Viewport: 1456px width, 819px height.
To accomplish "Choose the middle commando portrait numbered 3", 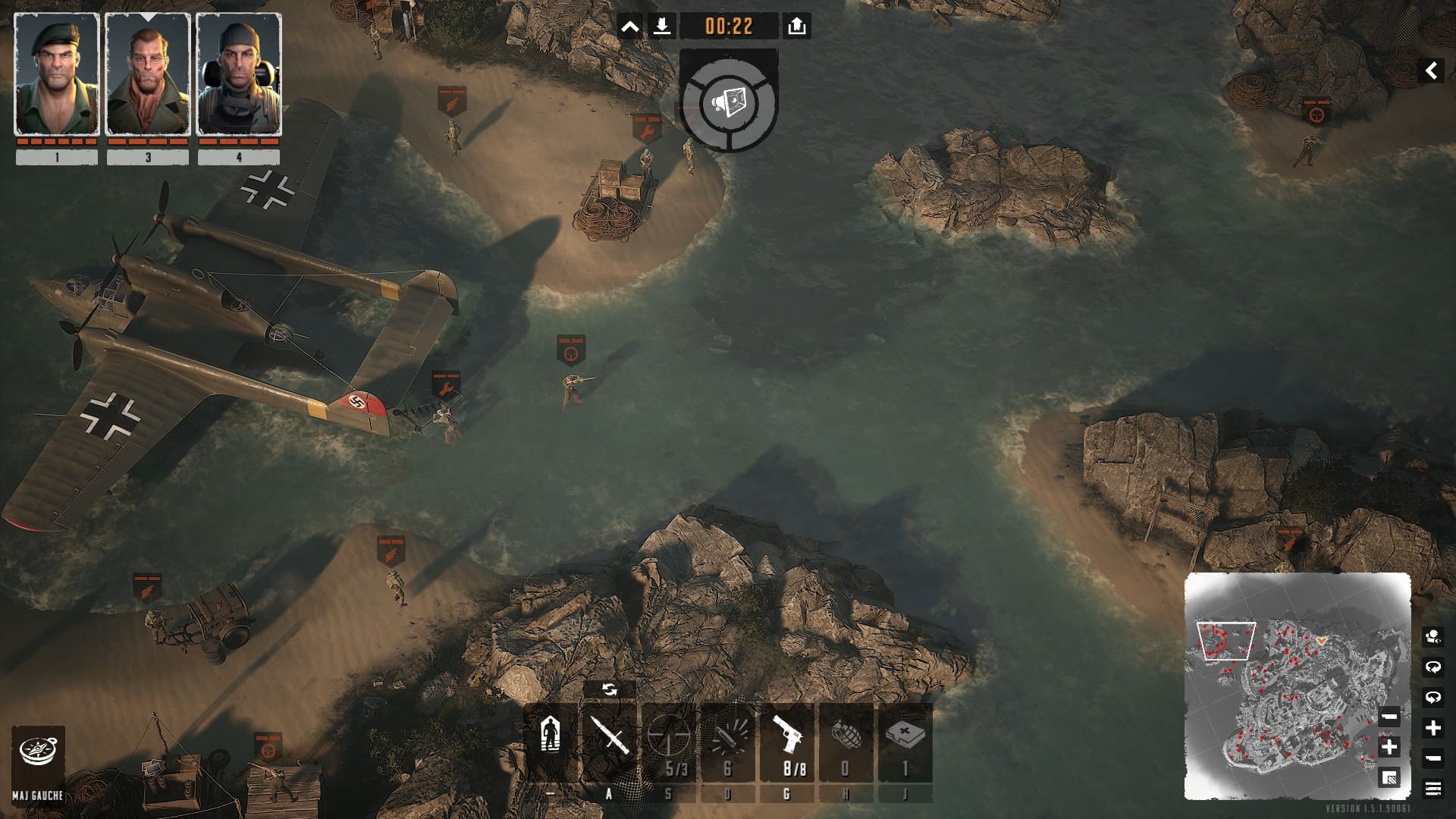I will [147, 74].
